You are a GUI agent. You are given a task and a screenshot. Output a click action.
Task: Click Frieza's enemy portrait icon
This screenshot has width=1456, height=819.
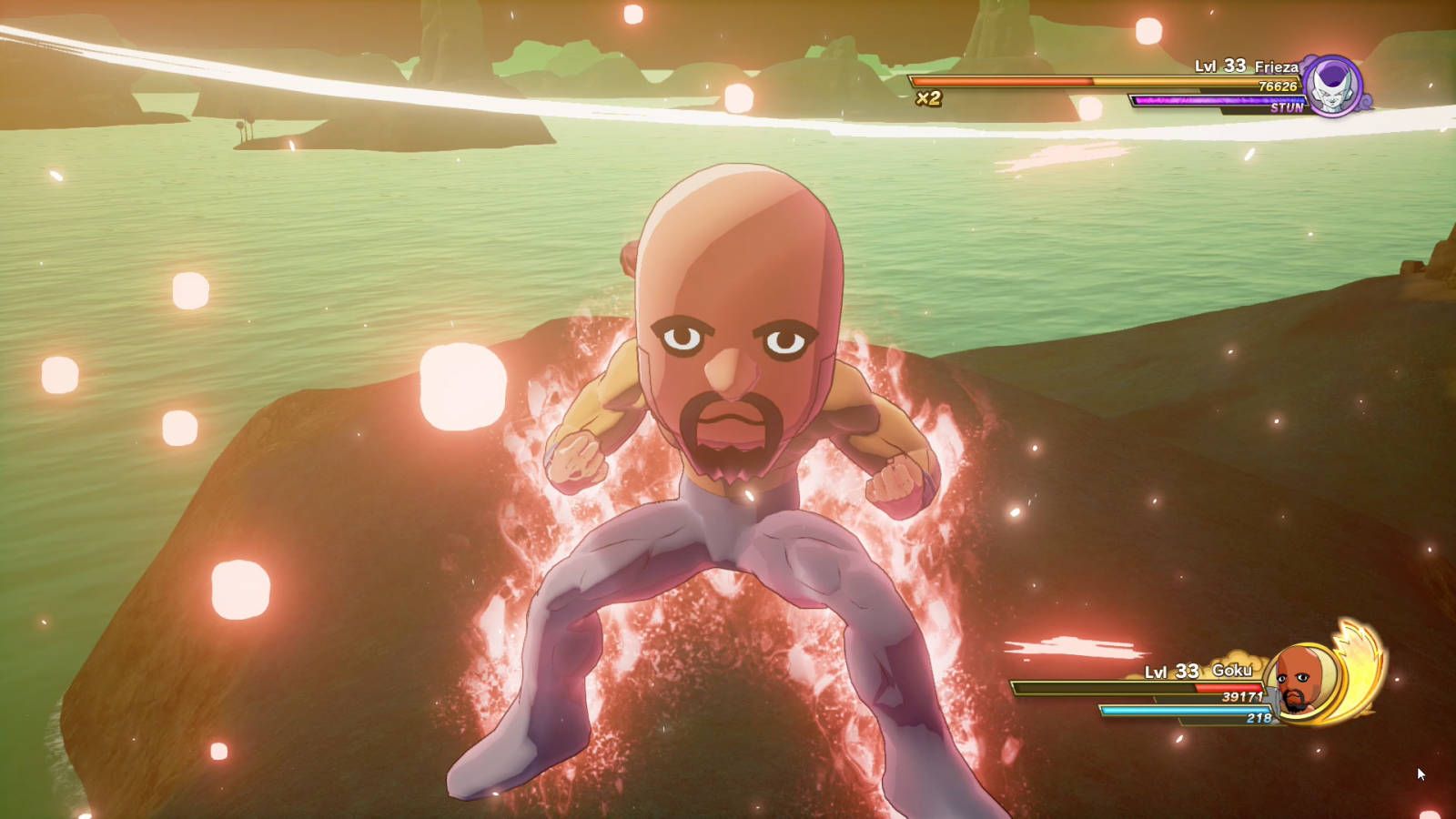coord(1332,87)
